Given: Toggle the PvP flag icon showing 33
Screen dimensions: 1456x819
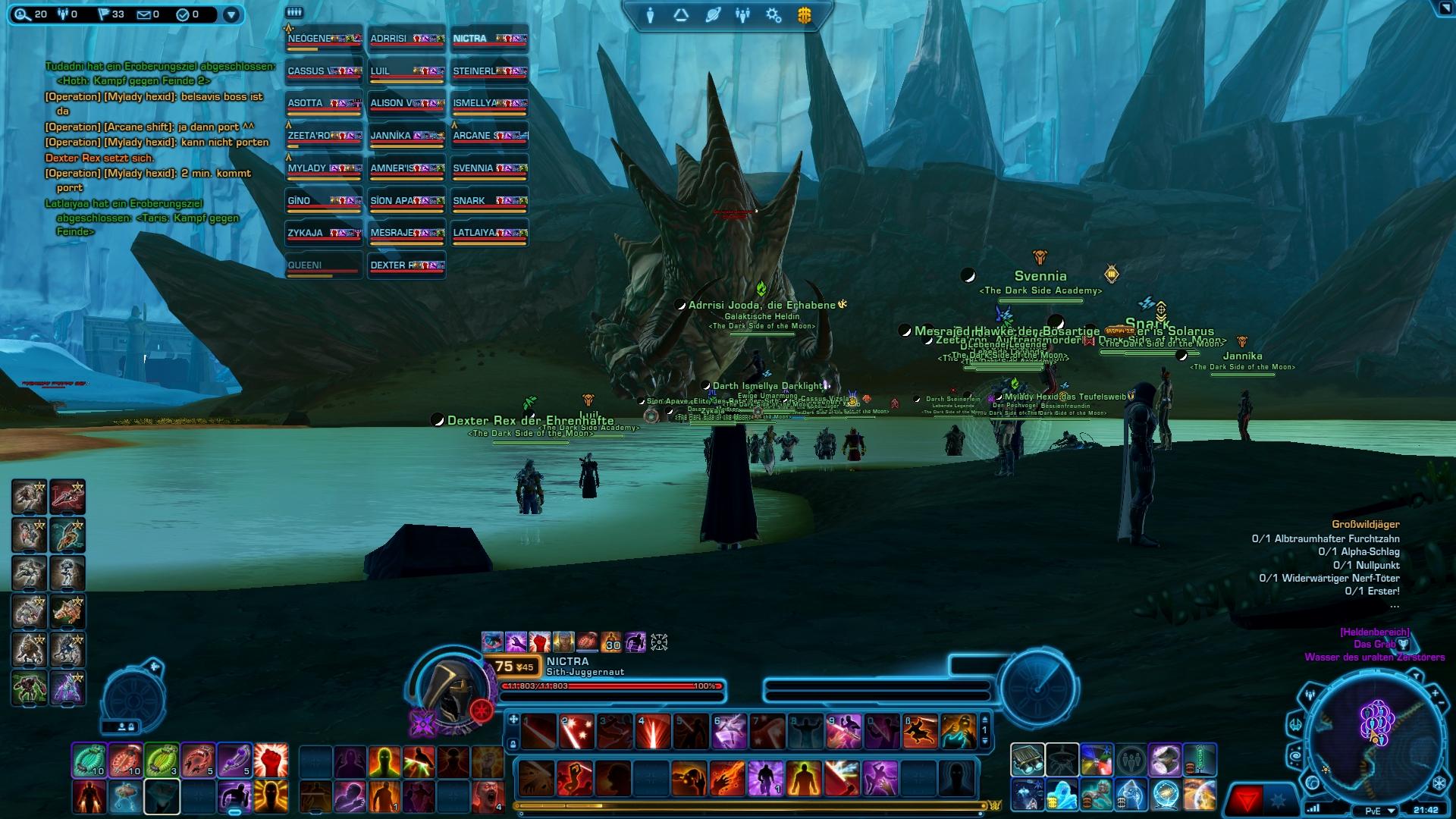Looking at the screenshot, I should point(104,15).
